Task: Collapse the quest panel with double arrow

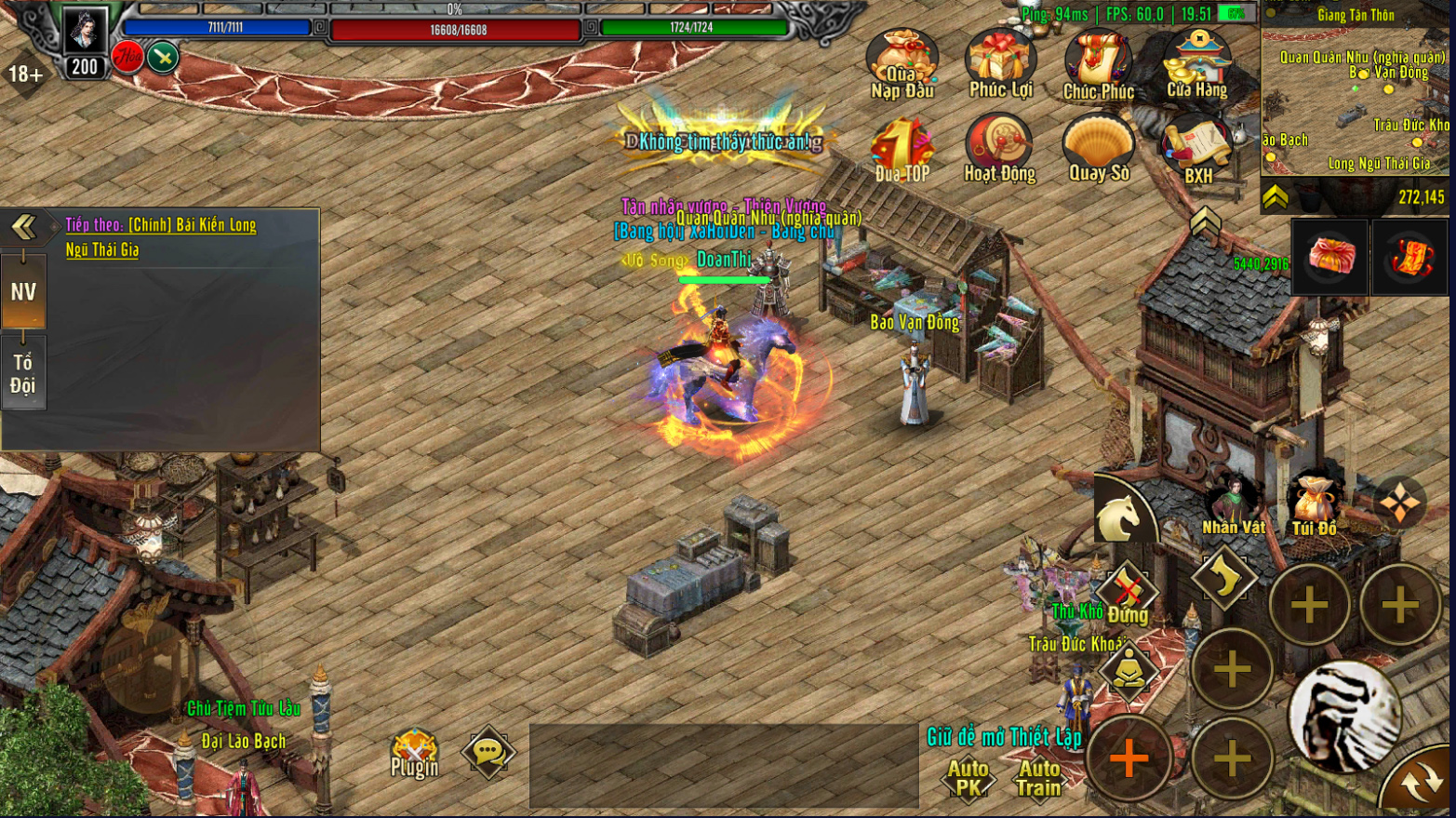Action: [23, 226]
